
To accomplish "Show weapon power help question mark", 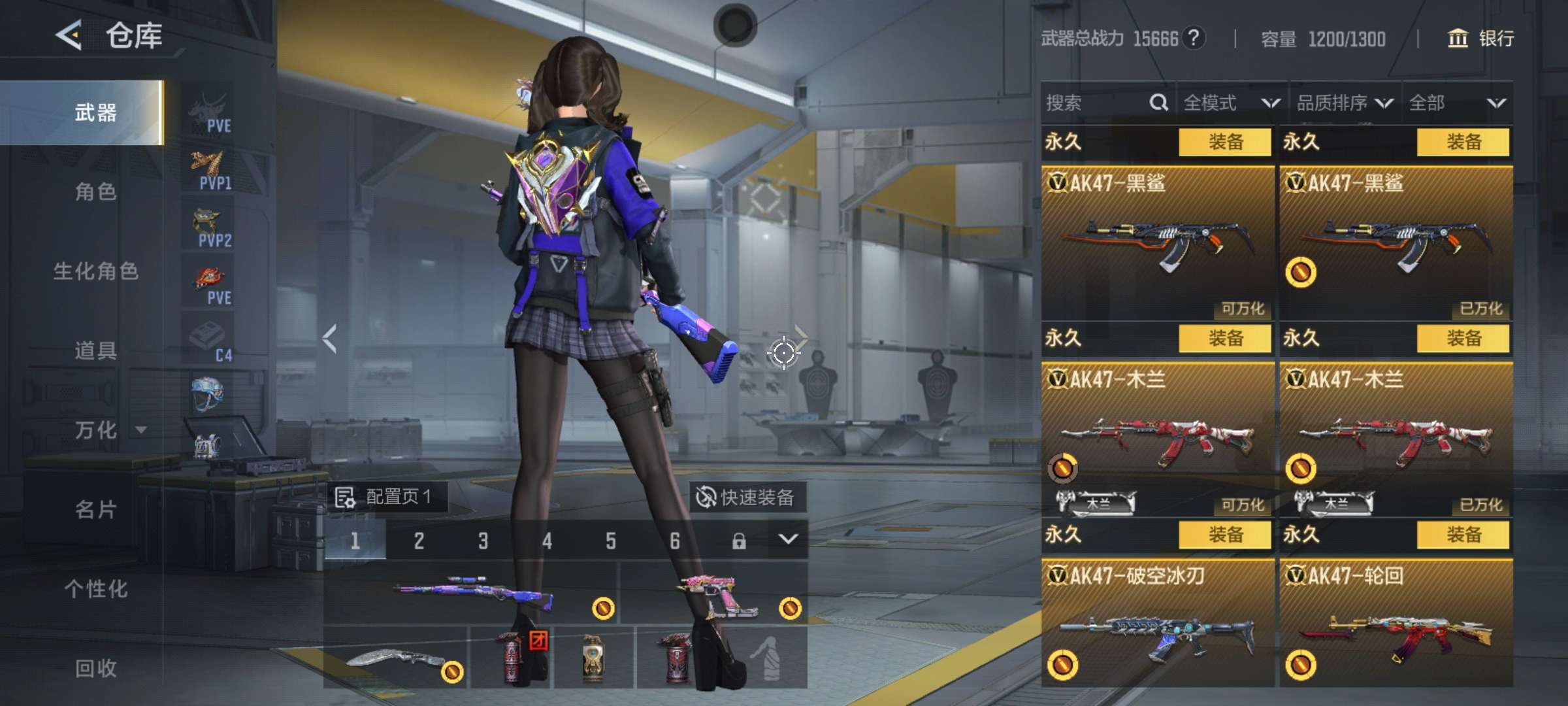I will [1194, 38].
